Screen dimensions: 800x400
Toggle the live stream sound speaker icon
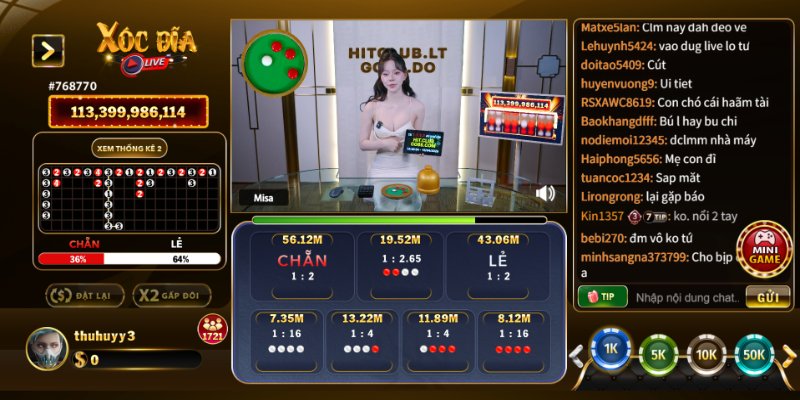(546, 192)
